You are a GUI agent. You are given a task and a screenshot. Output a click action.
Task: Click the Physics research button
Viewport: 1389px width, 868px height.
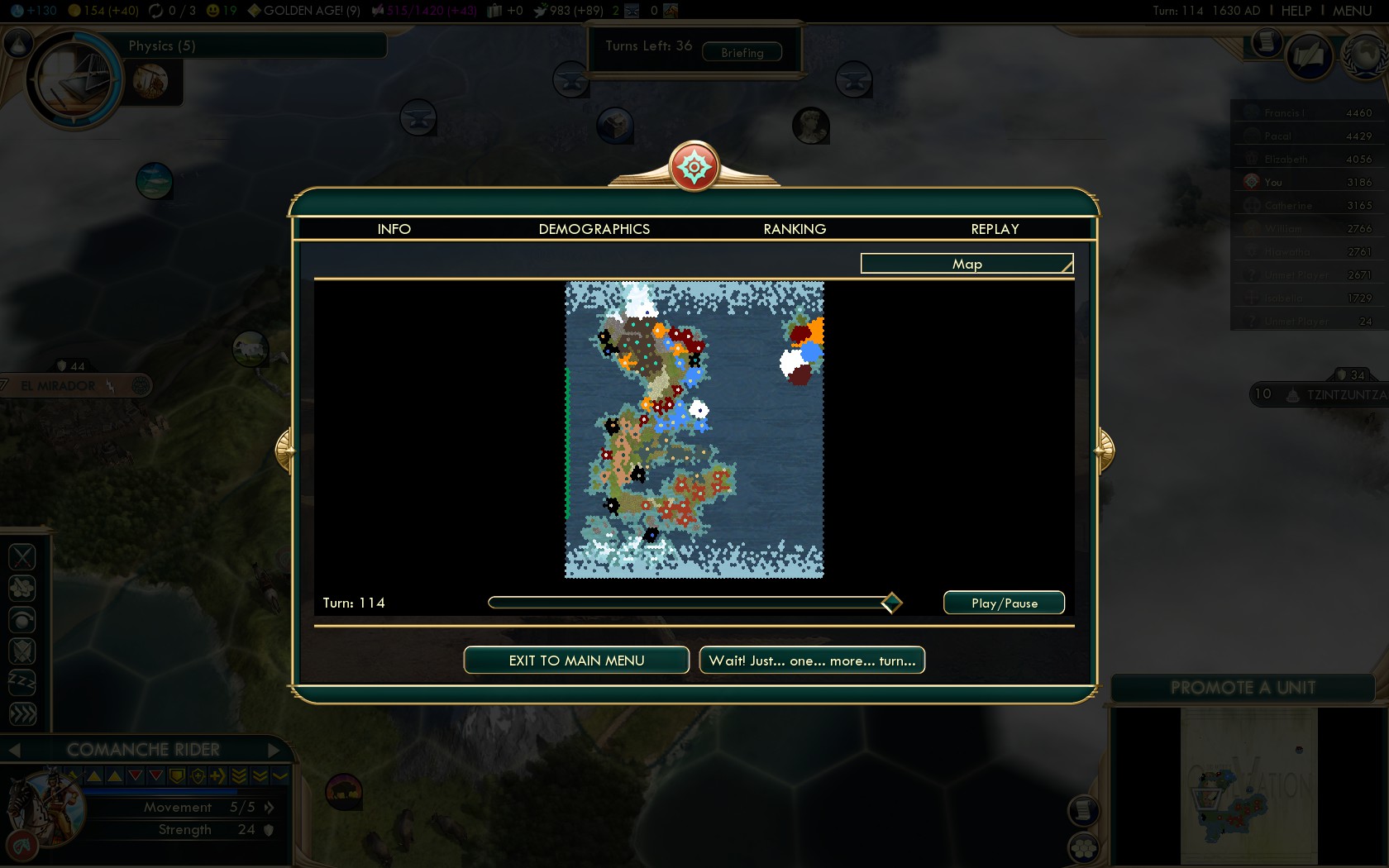162,46
